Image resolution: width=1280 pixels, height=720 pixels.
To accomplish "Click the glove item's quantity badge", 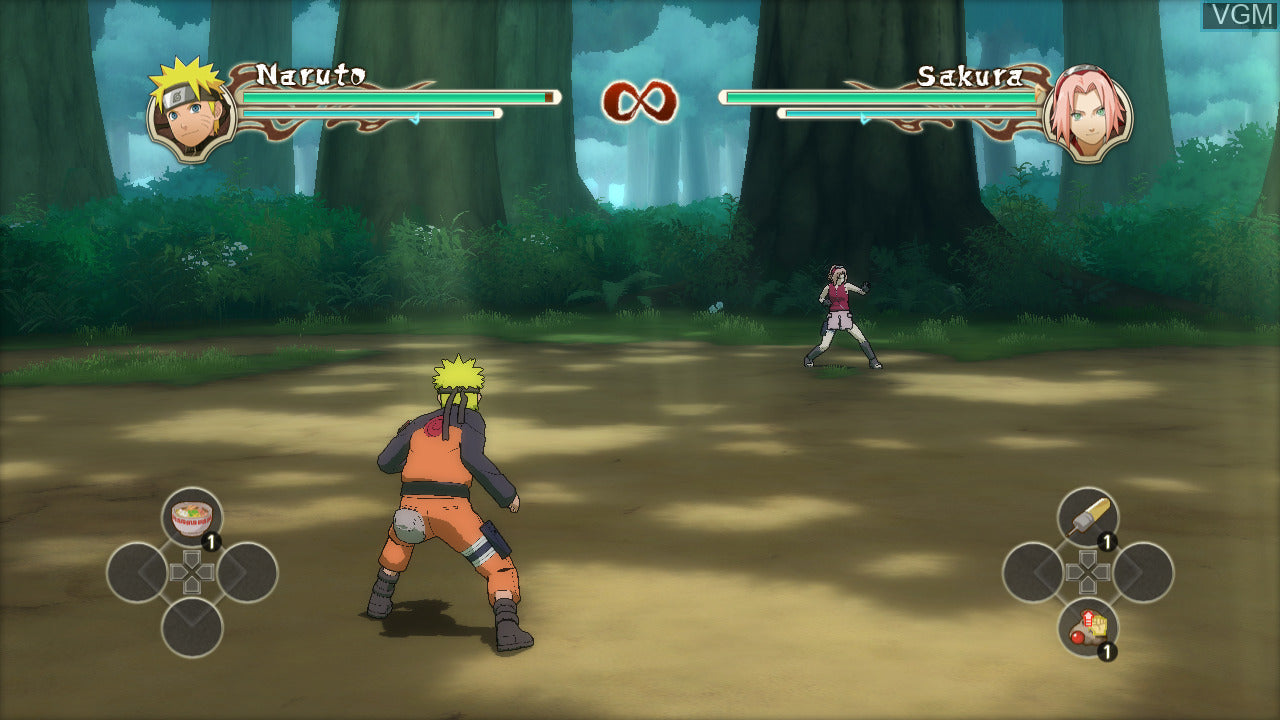I will [x=1106, y=649].
